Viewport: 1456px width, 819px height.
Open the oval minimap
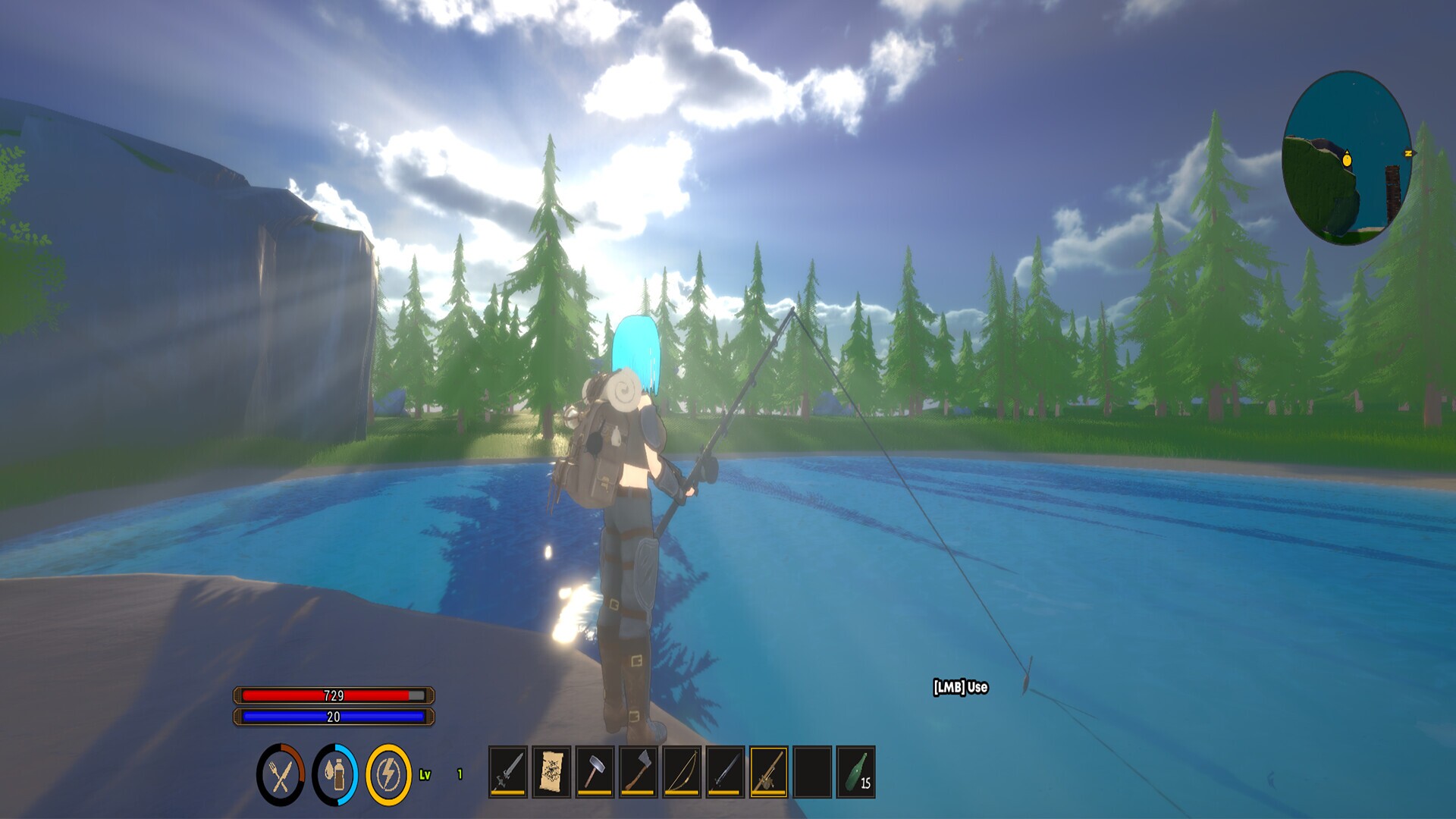(x=1347, y=158)
